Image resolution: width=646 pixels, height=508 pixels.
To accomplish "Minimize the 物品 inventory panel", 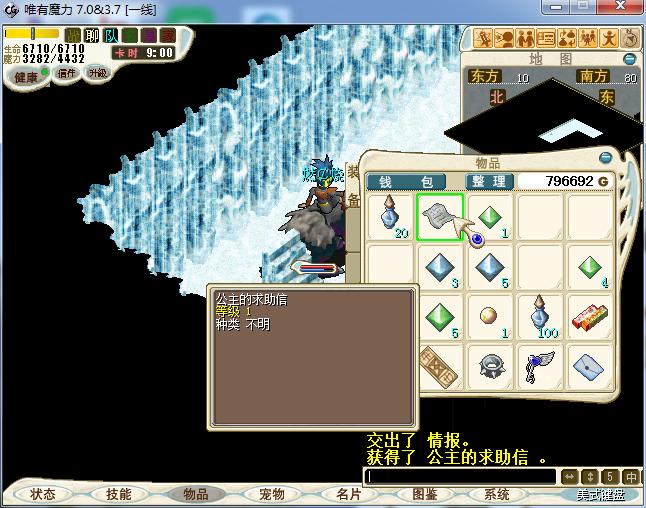I will pyautogui.click(x=604, y=158).
